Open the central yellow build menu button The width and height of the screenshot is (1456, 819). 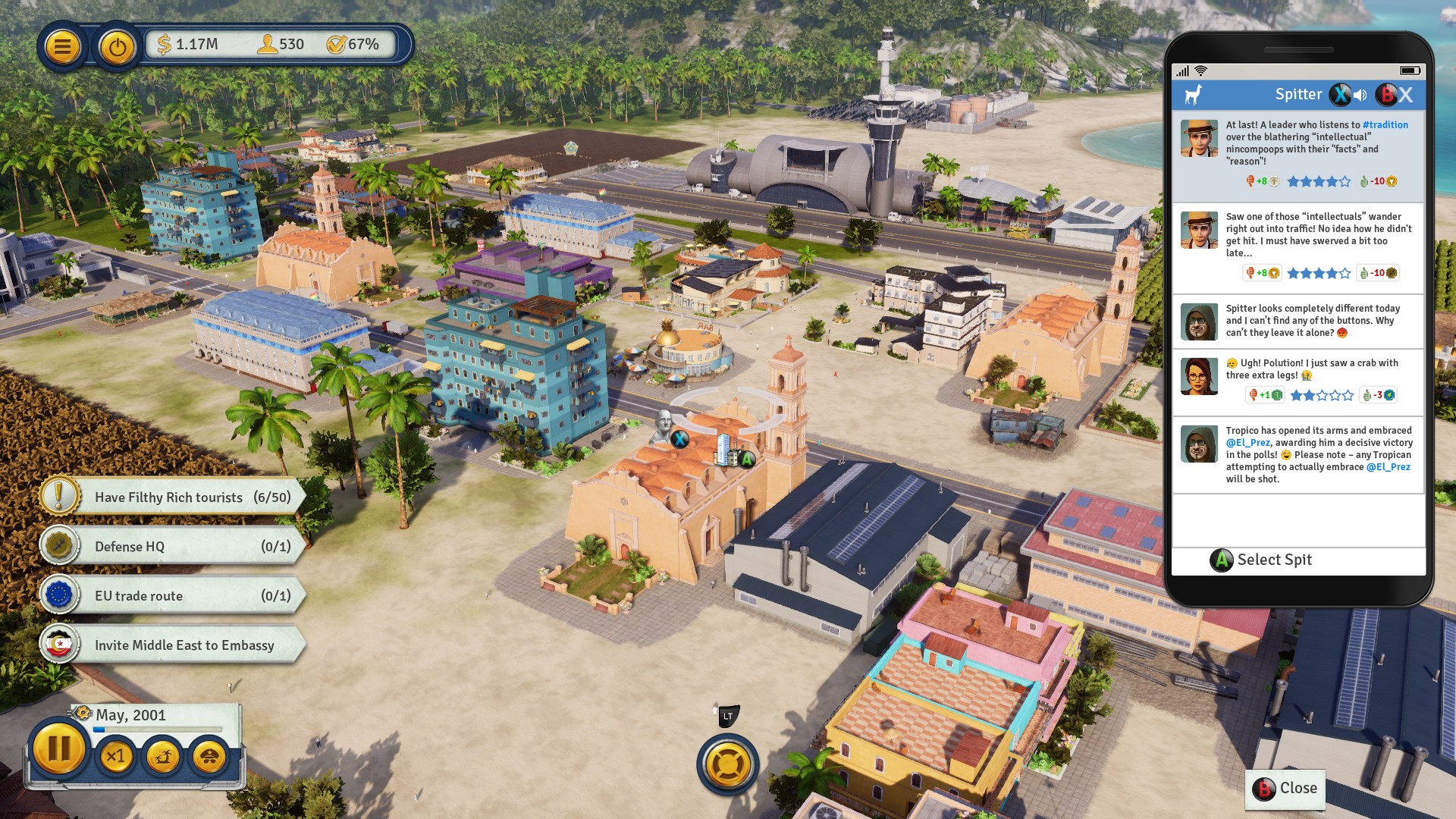coord(727,764)
